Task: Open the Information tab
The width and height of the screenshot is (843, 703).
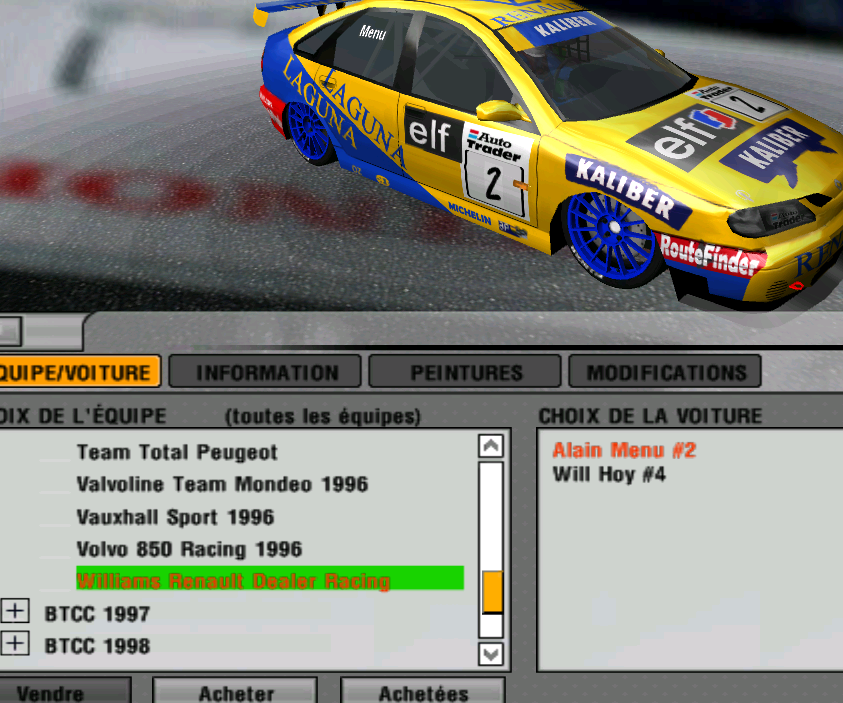Action: tap(267, 373)
